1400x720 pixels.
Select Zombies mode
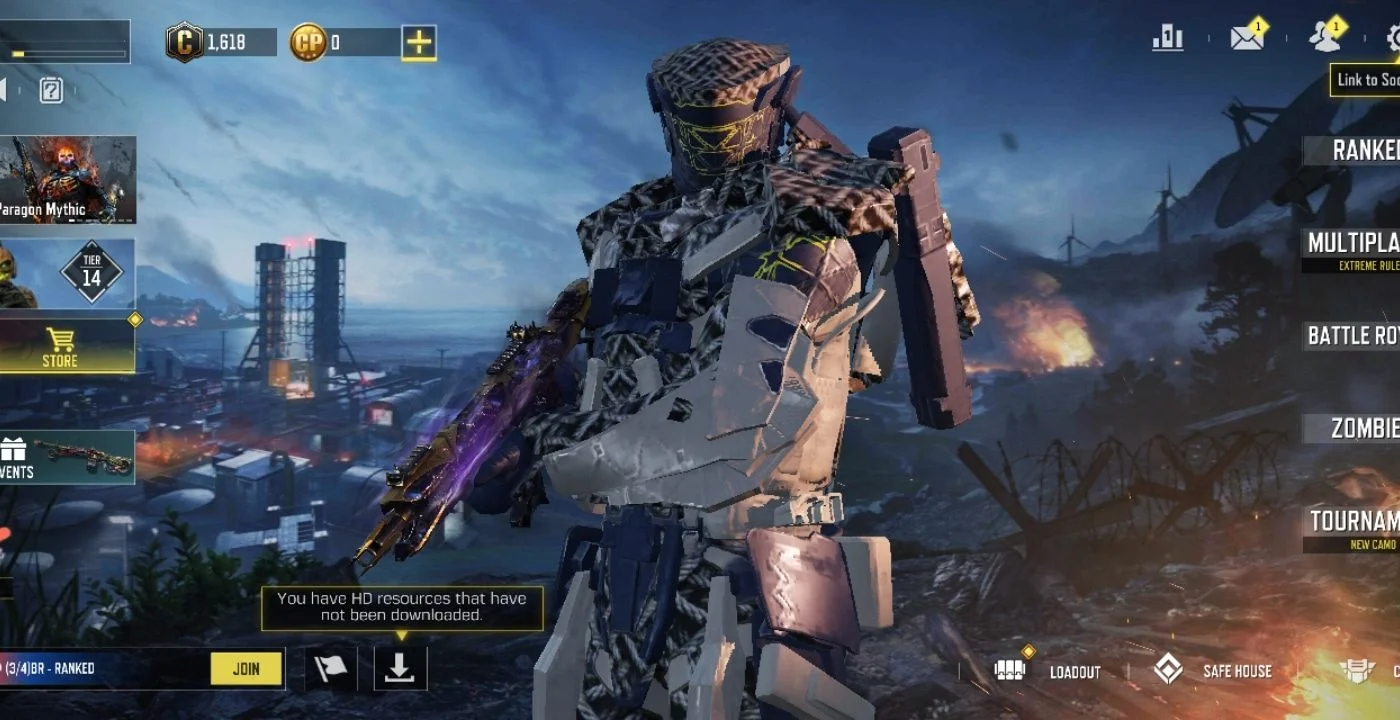click(1362, 429)
